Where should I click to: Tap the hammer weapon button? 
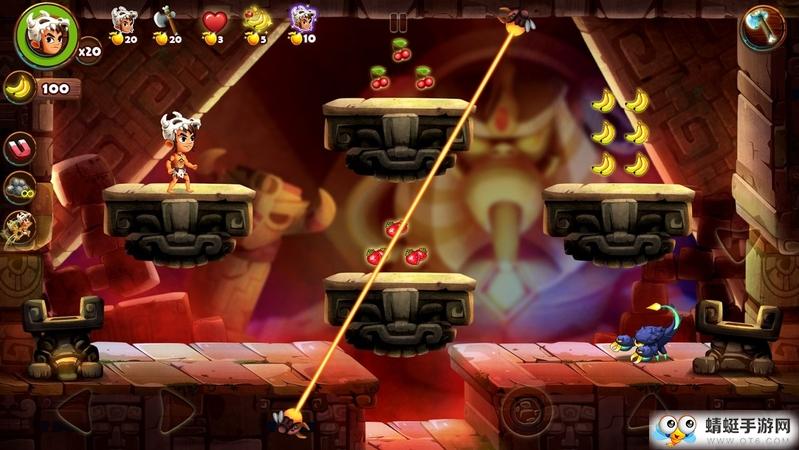click(x=762, y=26)
